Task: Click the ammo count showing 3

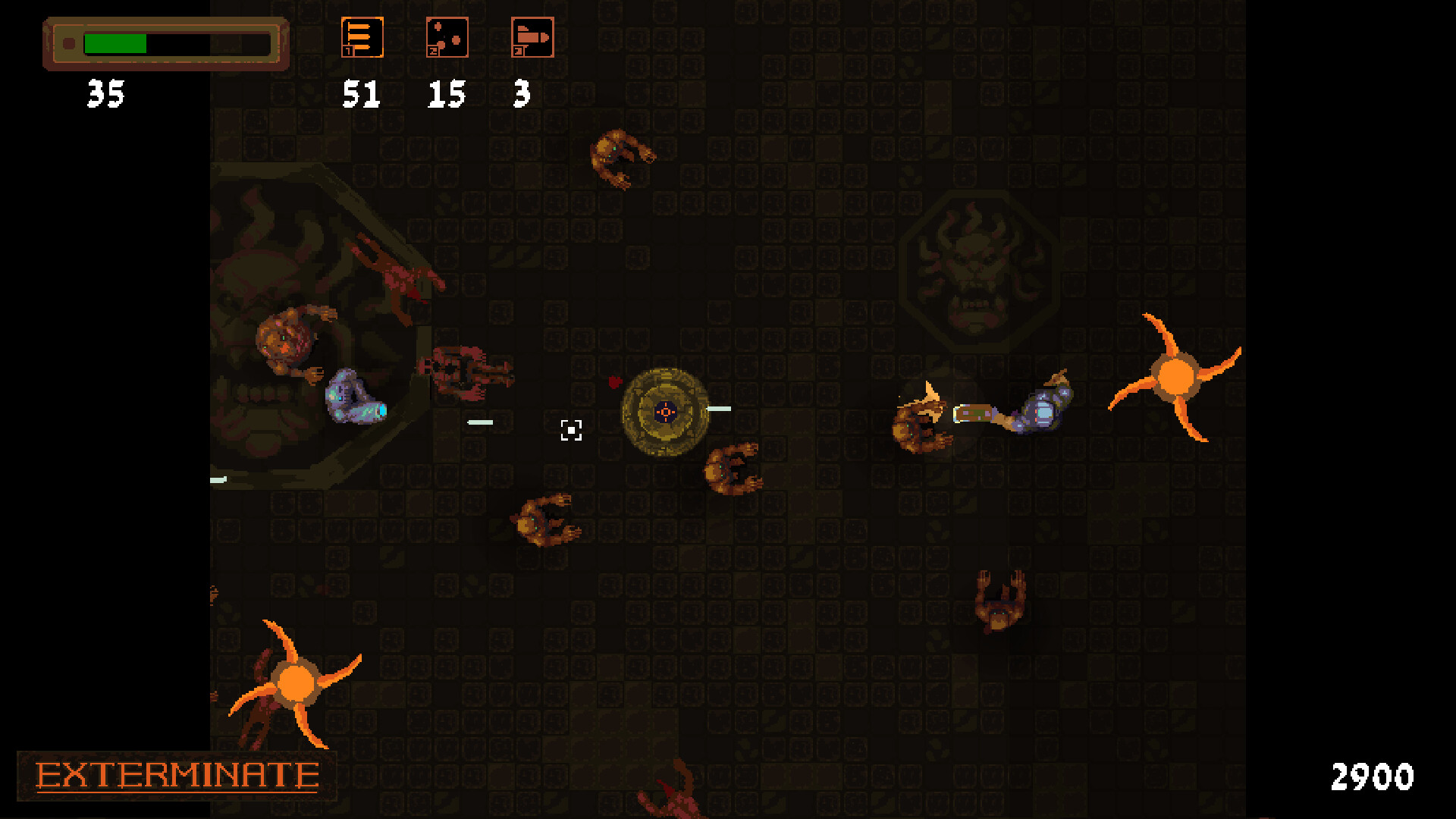Action: point(522,95)
